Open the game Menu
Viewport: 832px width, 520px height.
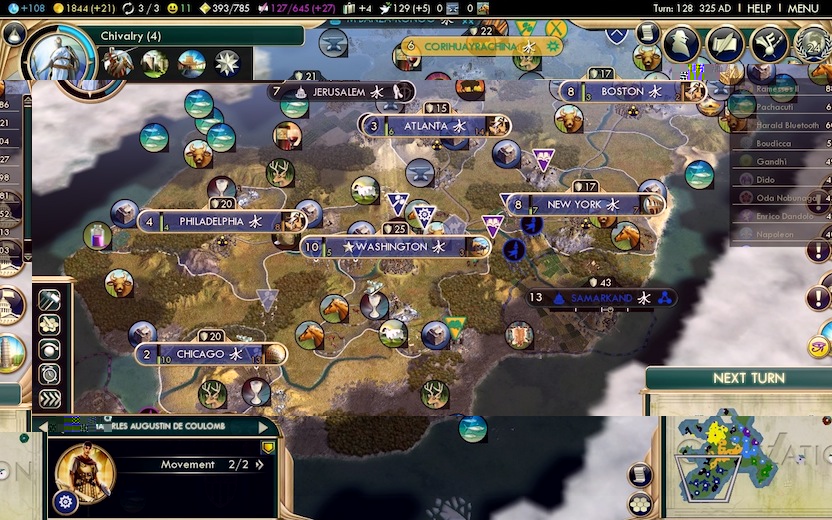point(803,8)
